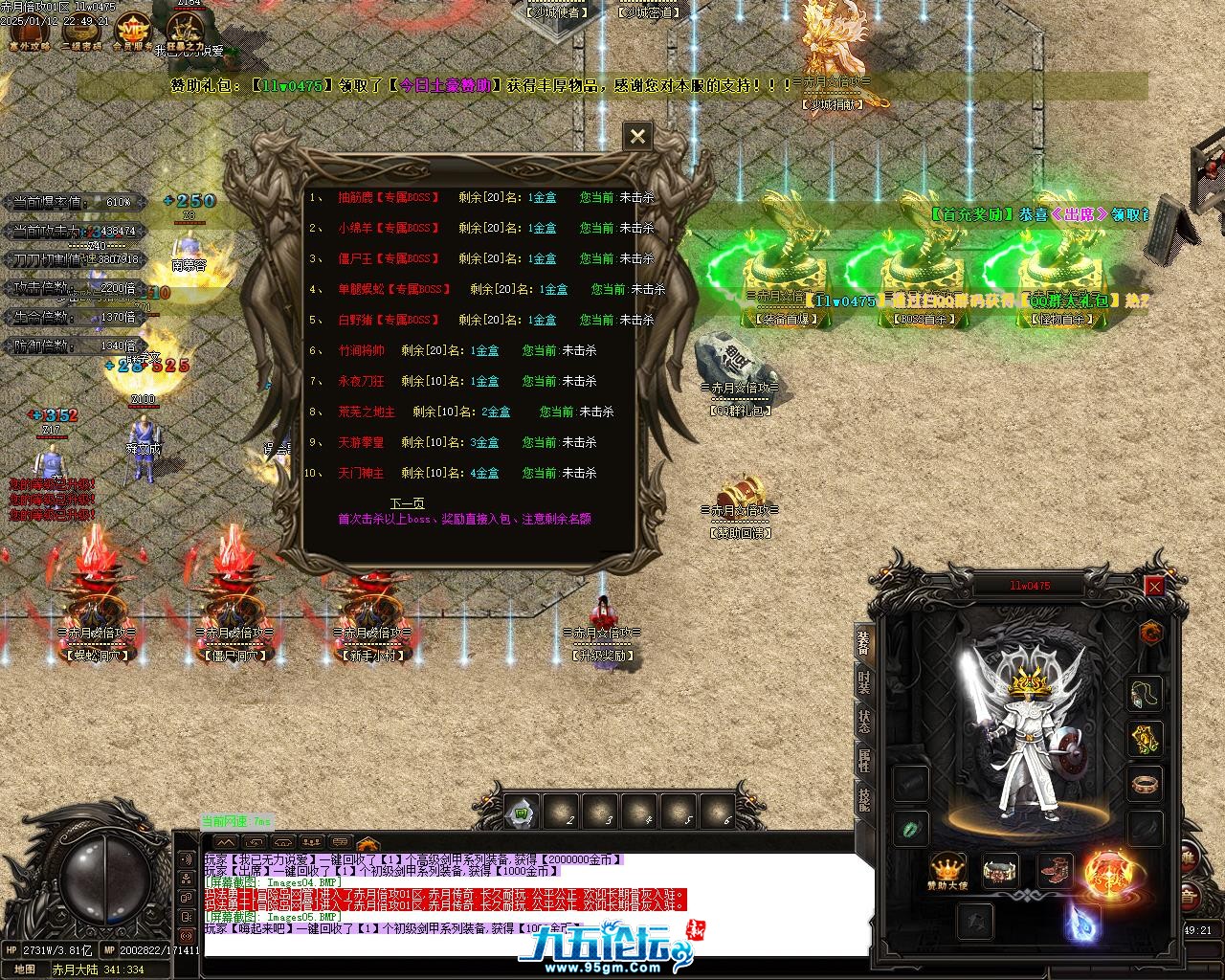The height and width of the screenshot is (980, 1225).
Task: Open the 状态 status tab
Action: tap(863, 722)
